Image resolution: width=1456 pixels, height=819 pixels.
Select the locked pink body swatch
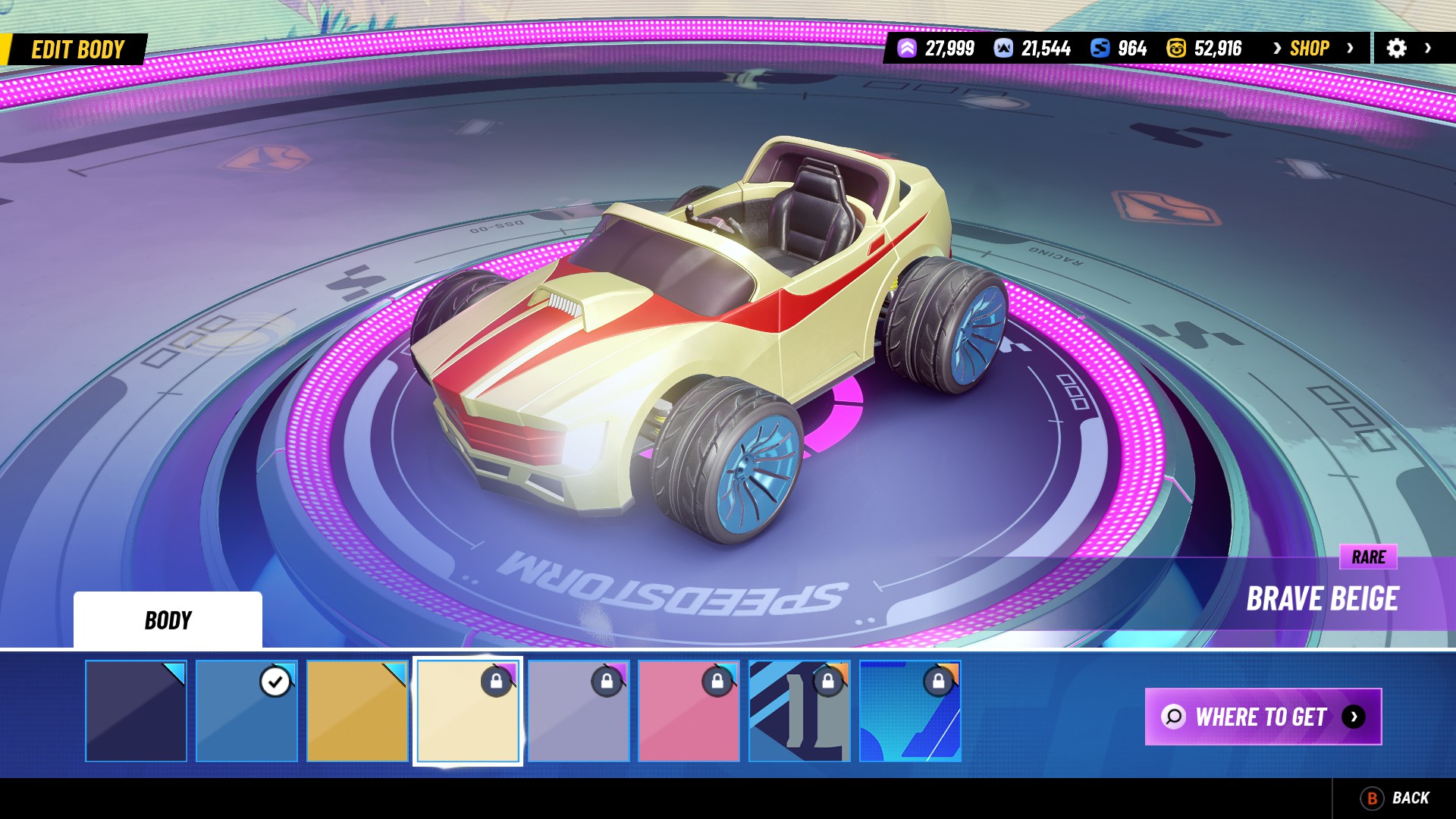(689, 711)
